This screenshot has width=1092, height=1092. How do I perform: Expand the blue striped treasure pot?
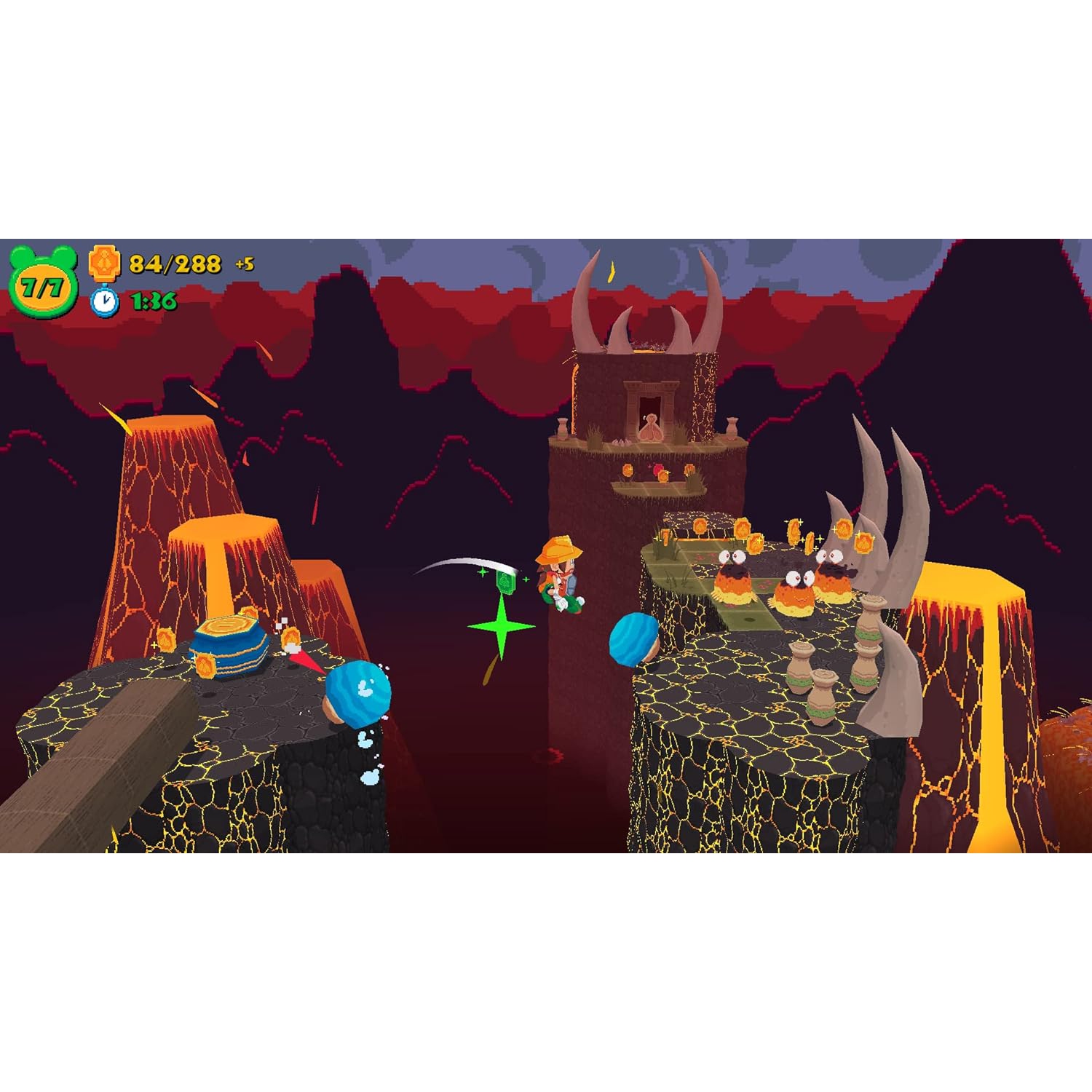(x=229, y=644)
